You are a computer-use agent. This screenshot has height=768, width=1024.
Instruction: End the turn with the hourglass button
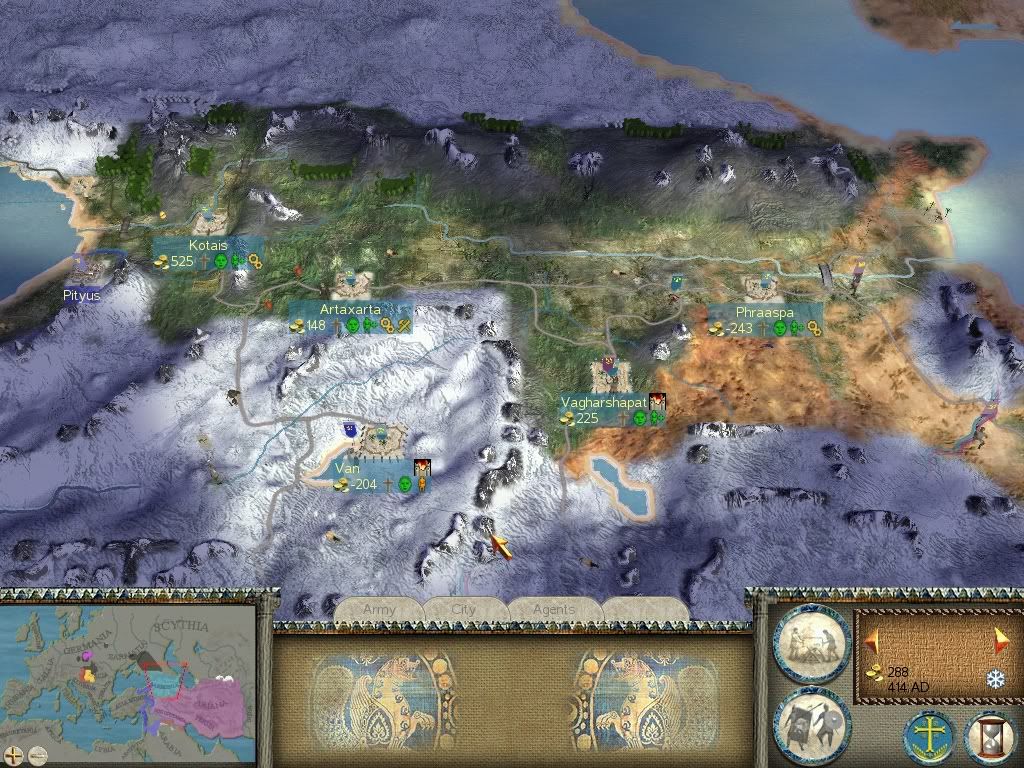[990, 735]
